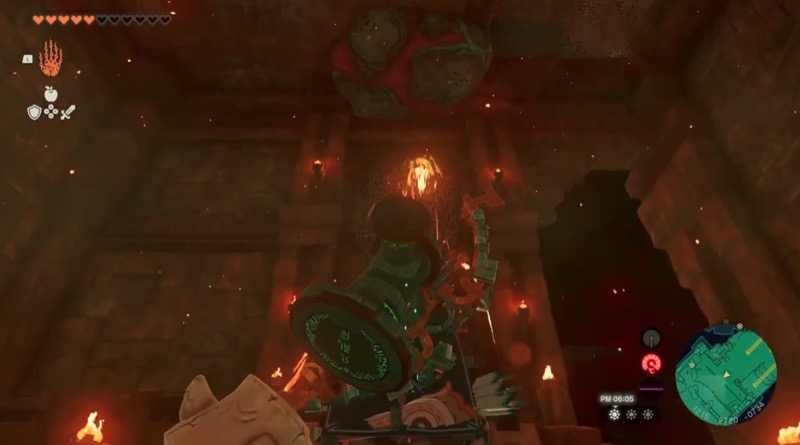
Task: Activate the Ultrahand ability icon
Action: tap(51, 58)
